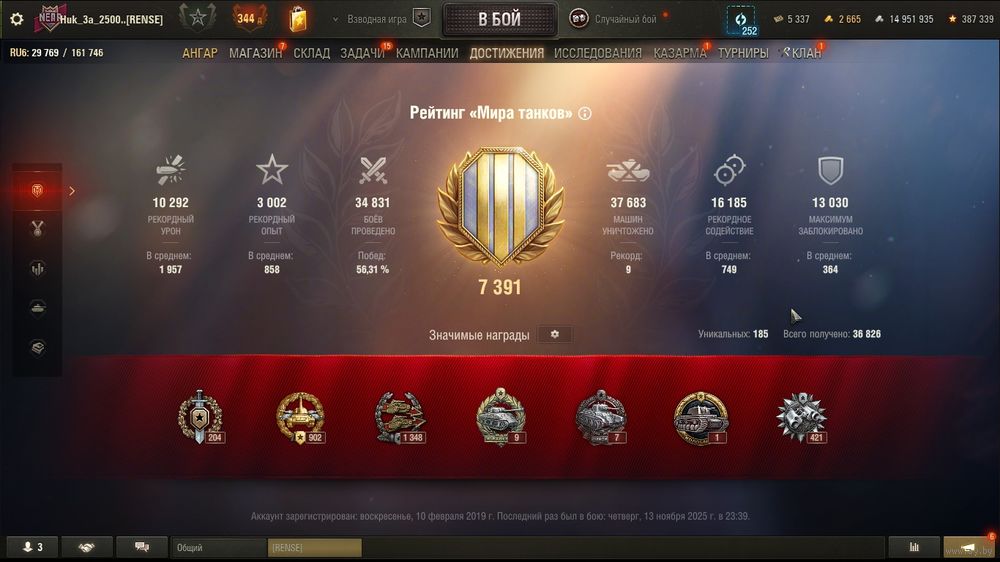Image resolution: width=1000 pixels, height=562 pixels.
Task: Go to the МАГАЗИН tab
Action: 255,53
